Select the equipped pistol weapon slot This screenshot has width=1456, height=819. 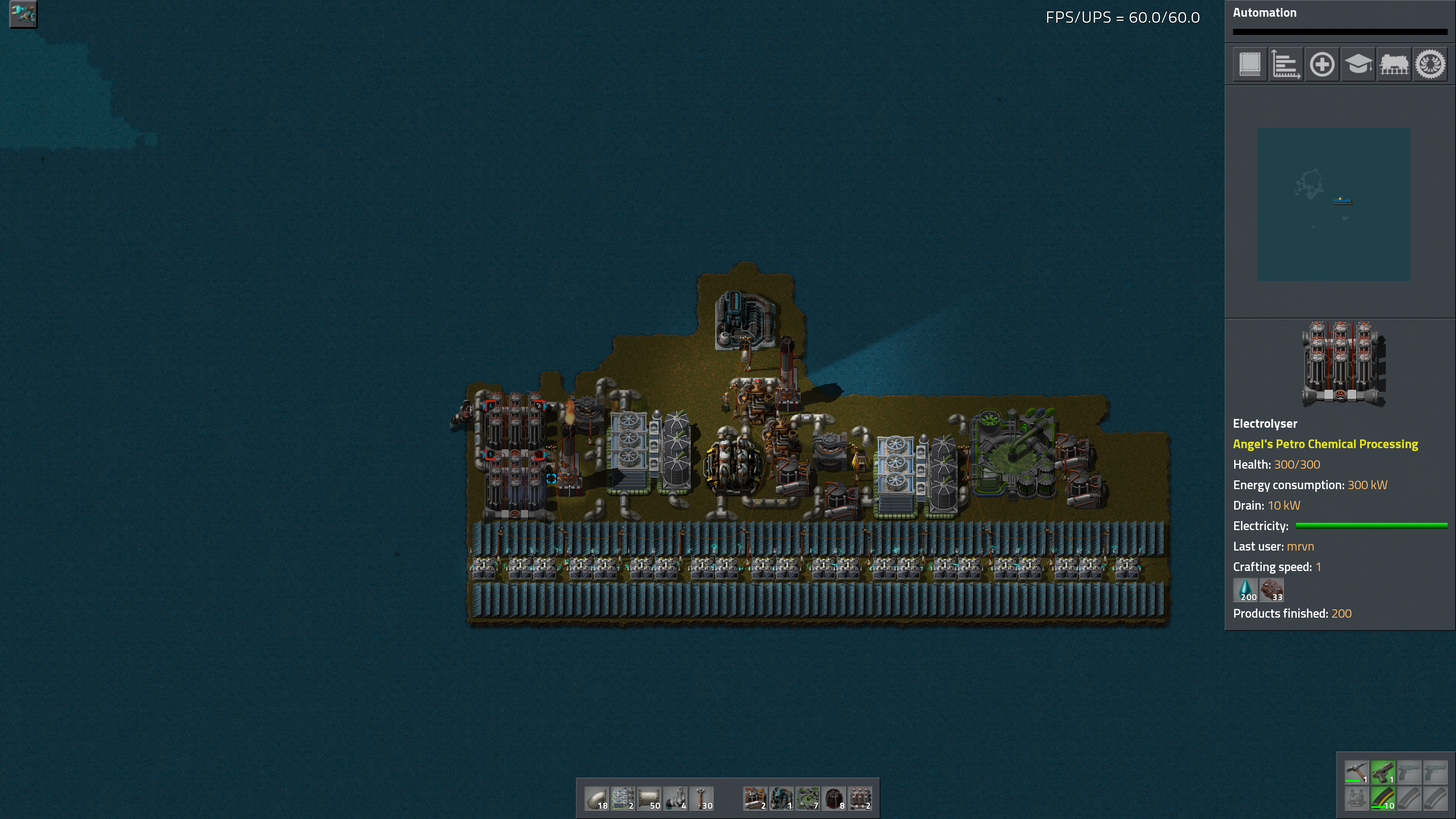1382,772
